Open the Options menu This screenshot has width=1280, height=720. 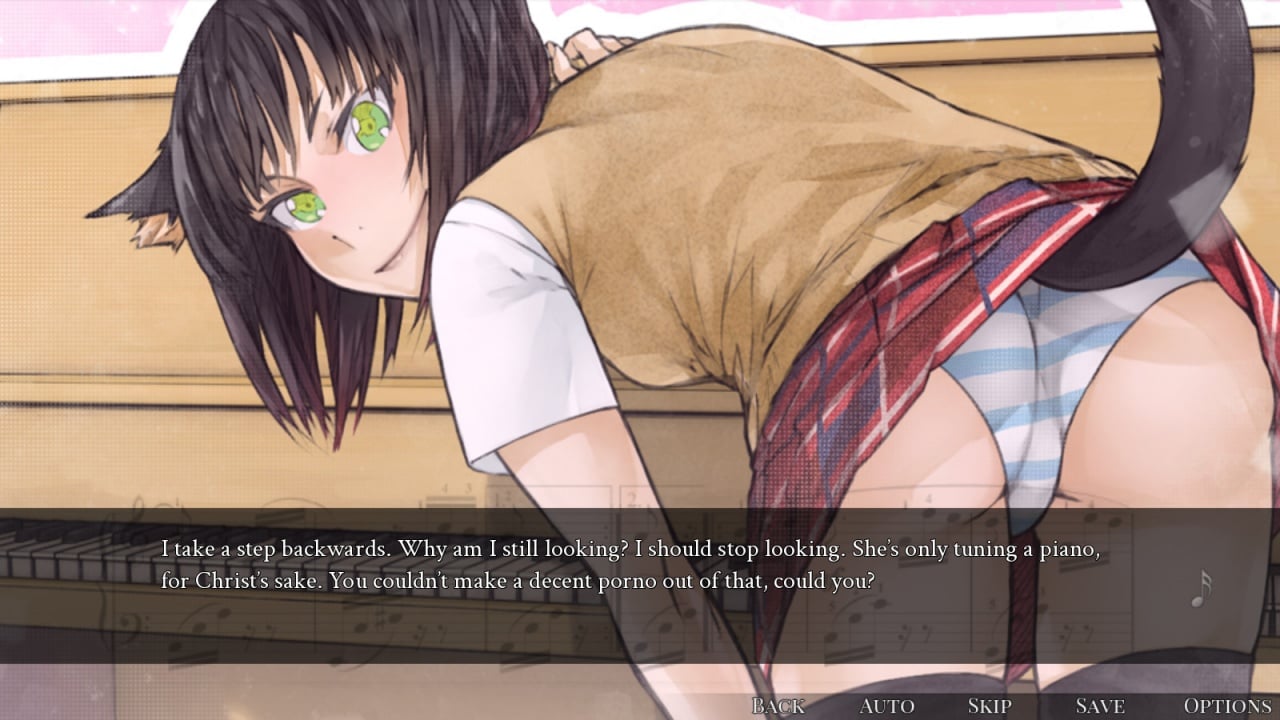[1227, 706]
